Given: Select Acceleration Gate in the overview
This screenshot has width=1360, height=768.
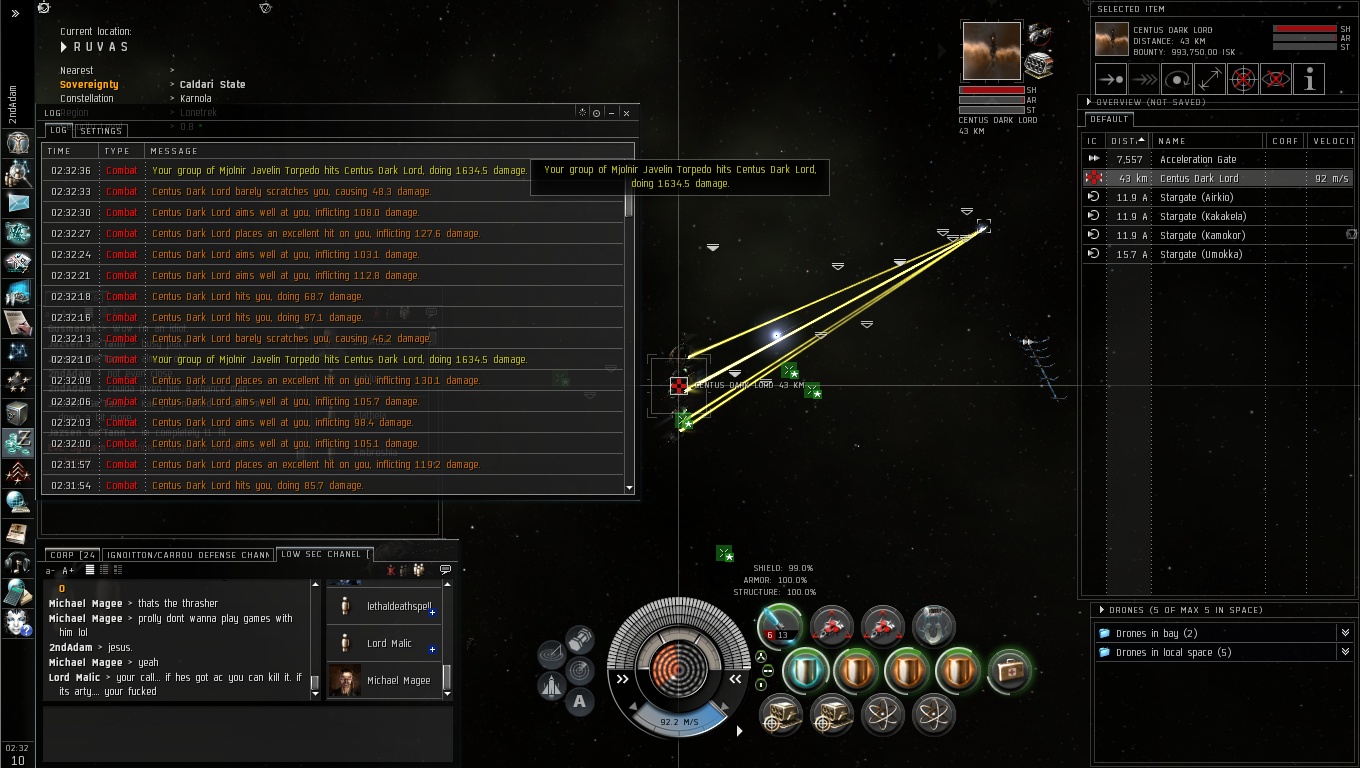Looking at the screenshot, I should pyautogui.click(x=1198, y=159).
